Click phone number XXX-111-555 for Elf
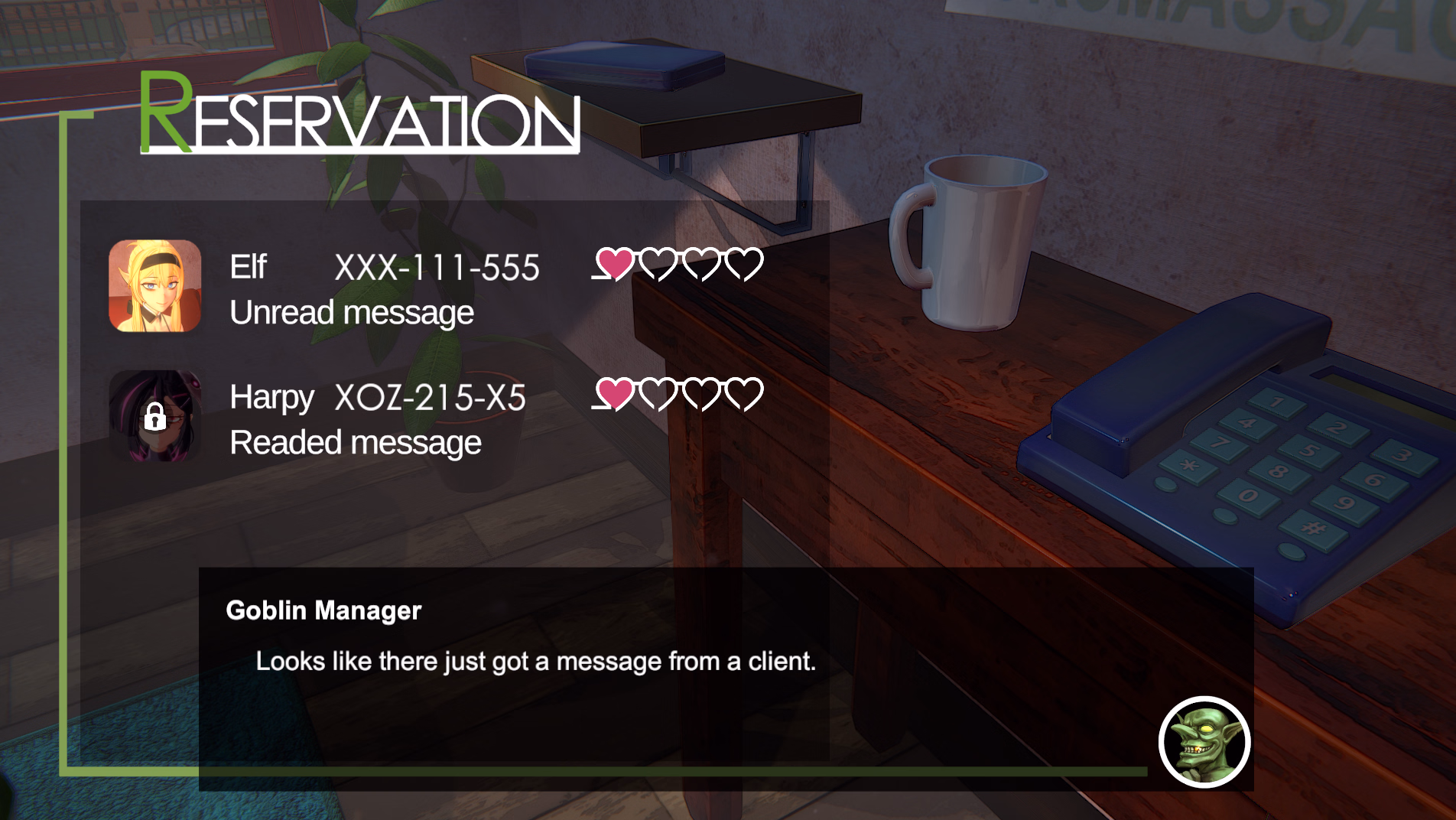Viewport: 1456px width, 820px height. (438, 267)
